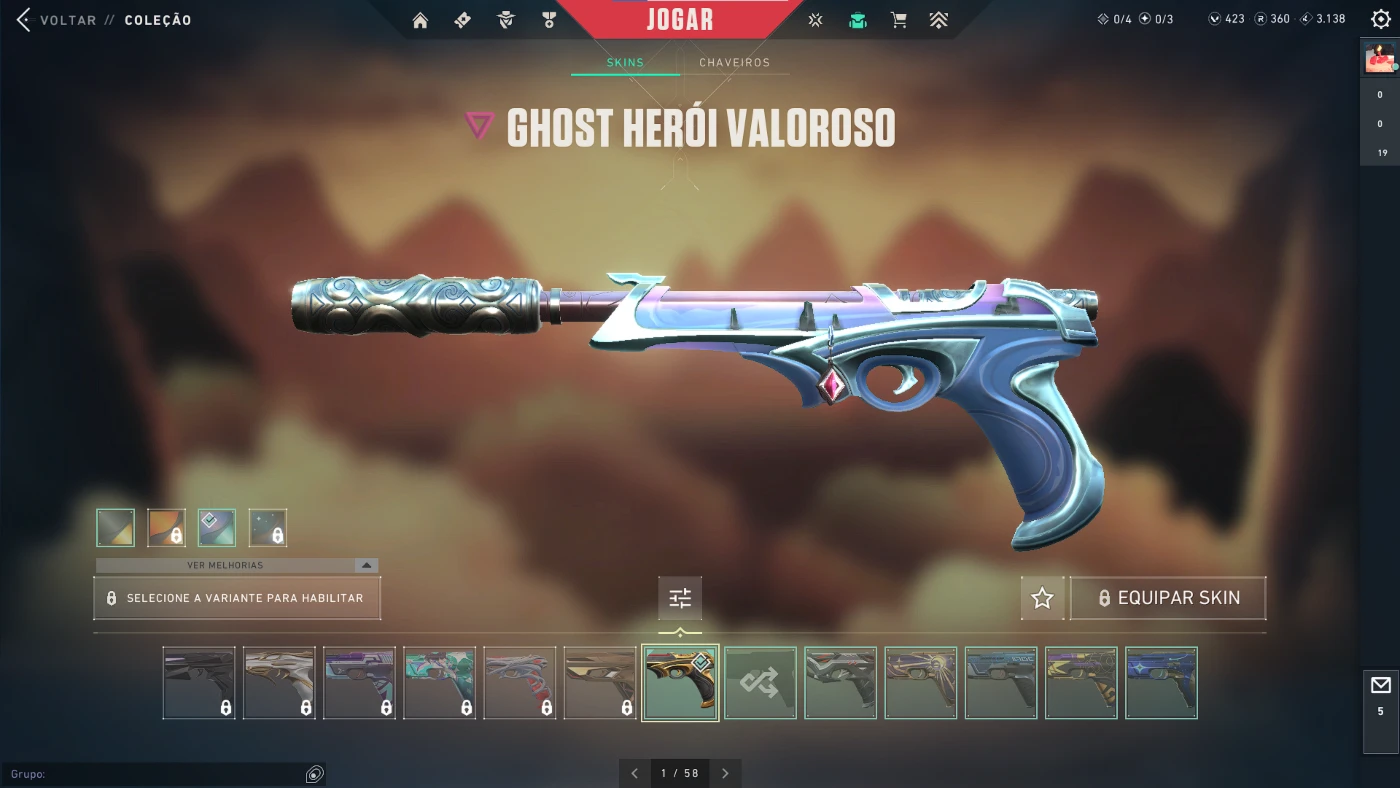Go to the next page of skins

pos(725,773)
